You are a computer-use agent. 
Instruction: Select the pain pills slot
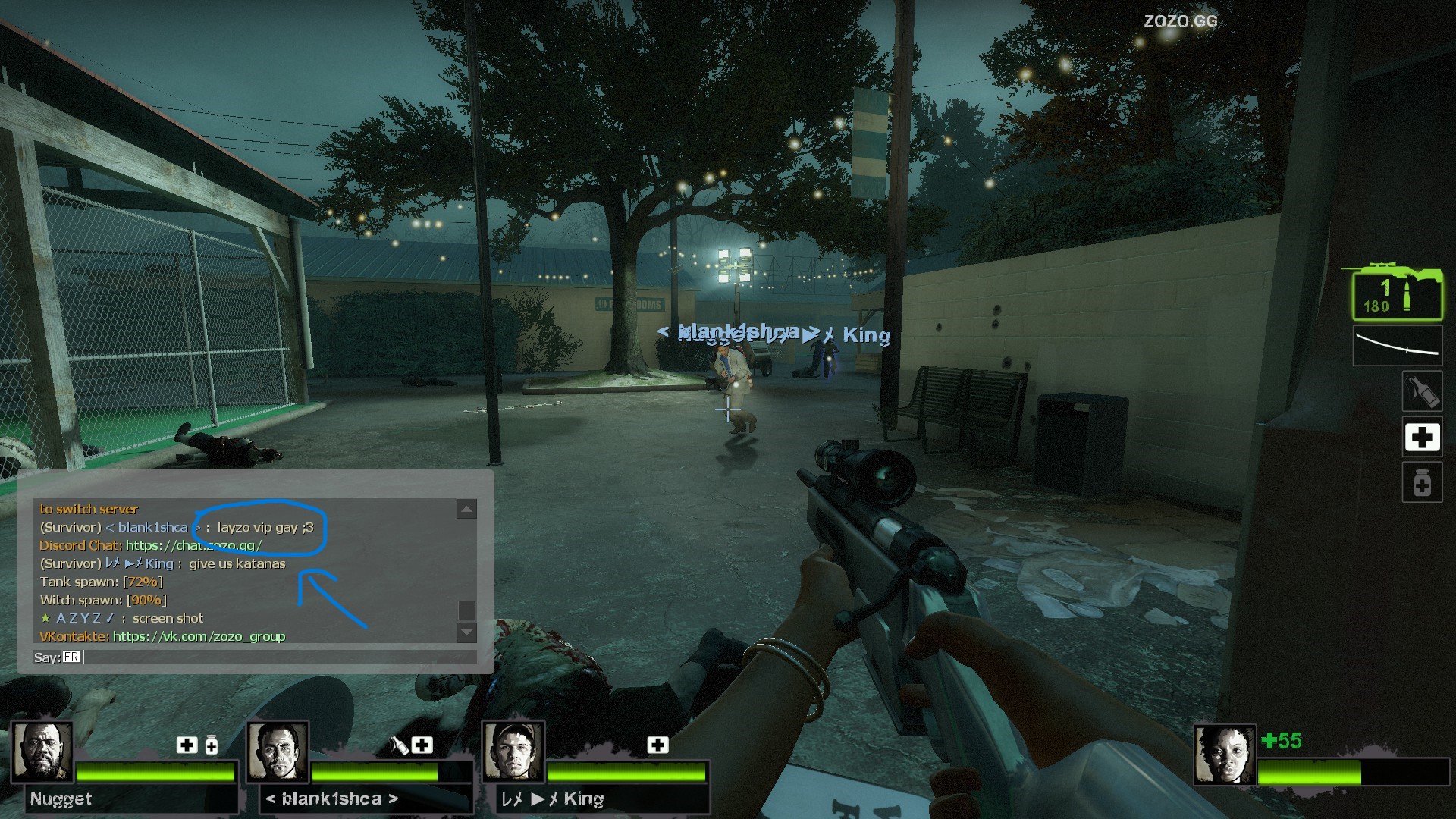1421,482
